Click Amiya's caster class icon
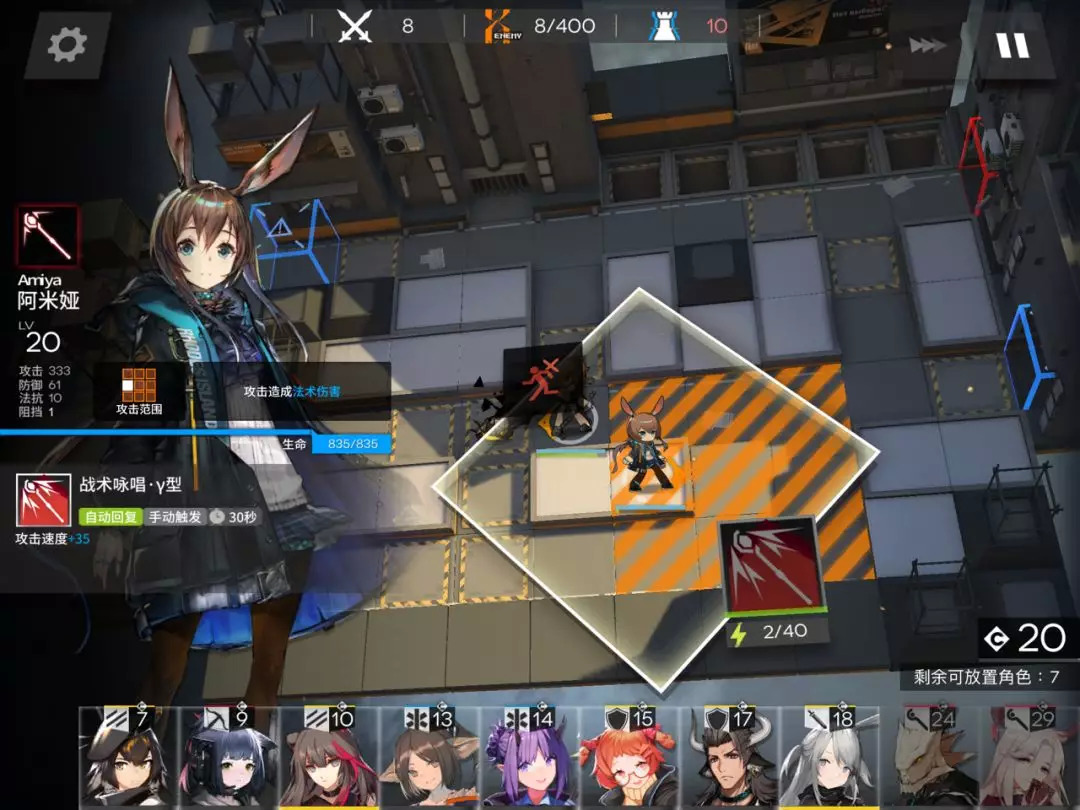 (x=47, y=237)
